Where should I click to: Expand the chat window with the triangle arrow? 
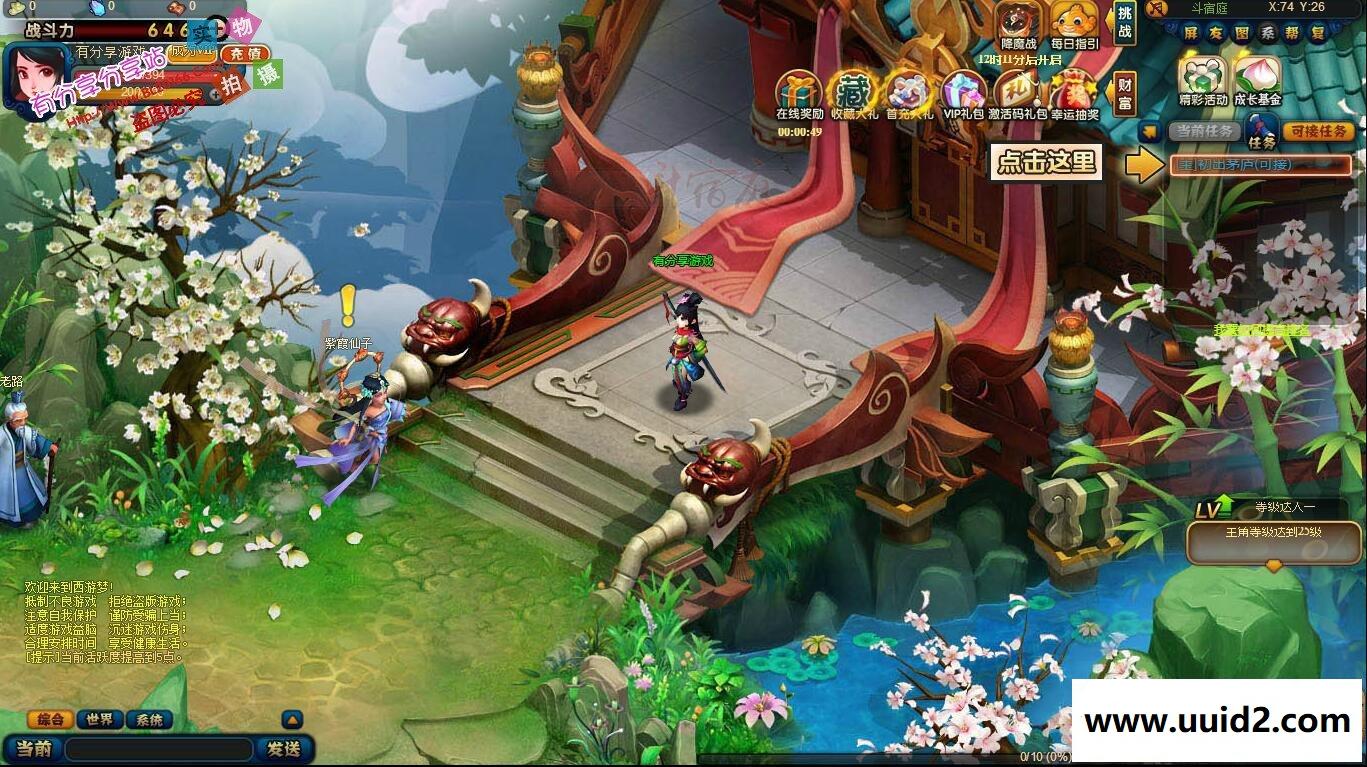[x=291, y=720]
